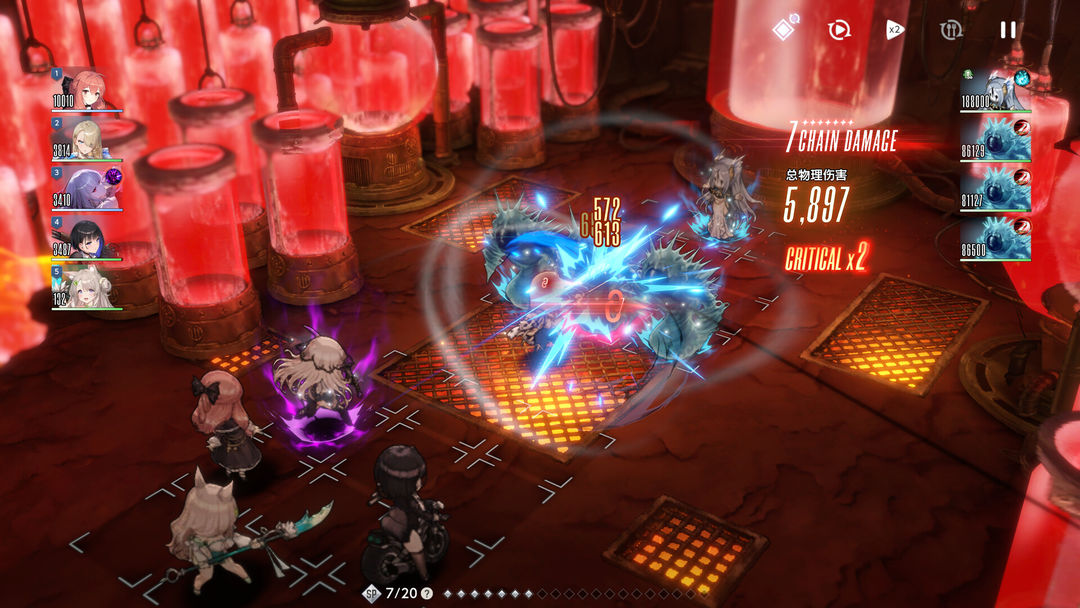Select the blonde party member numbered 2
This screenshot has width=1080, height=608.
[88, 138]
